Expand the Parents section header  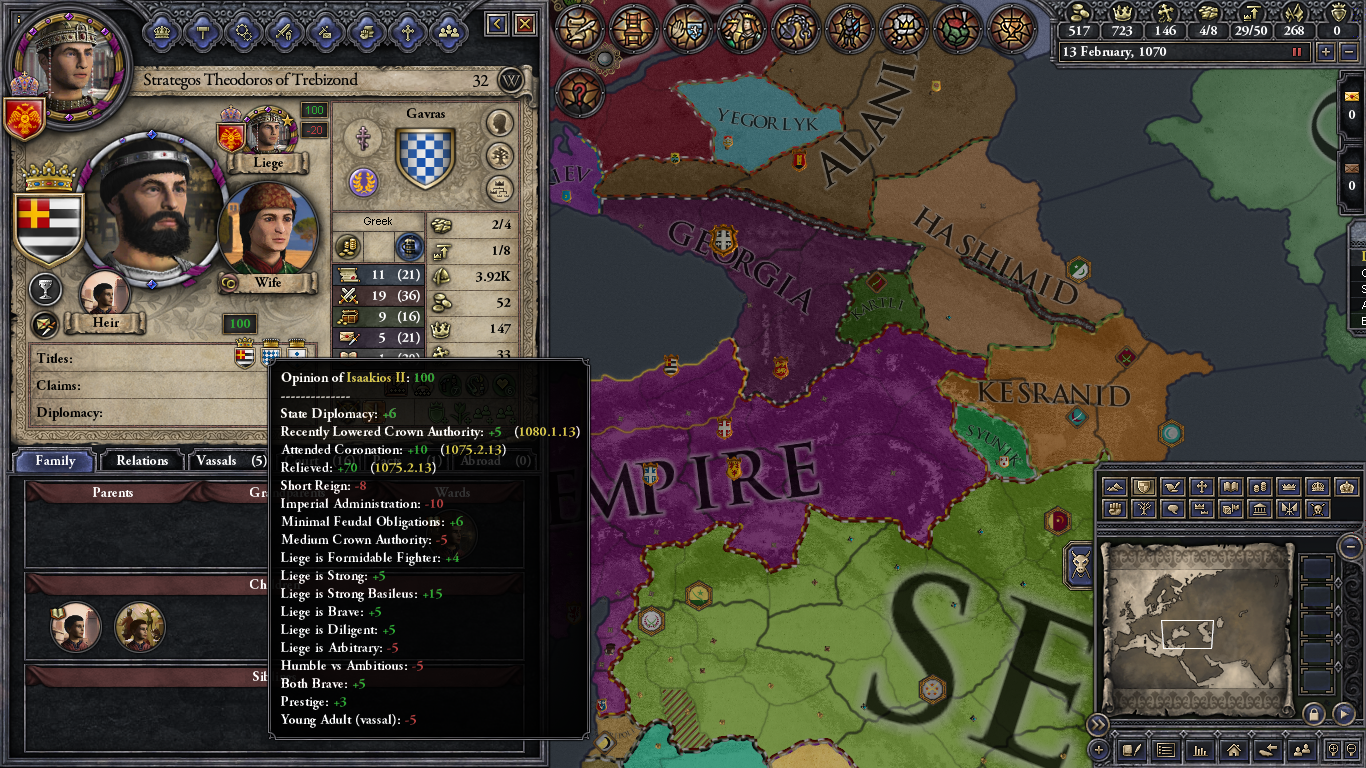(x=113, y=492)
